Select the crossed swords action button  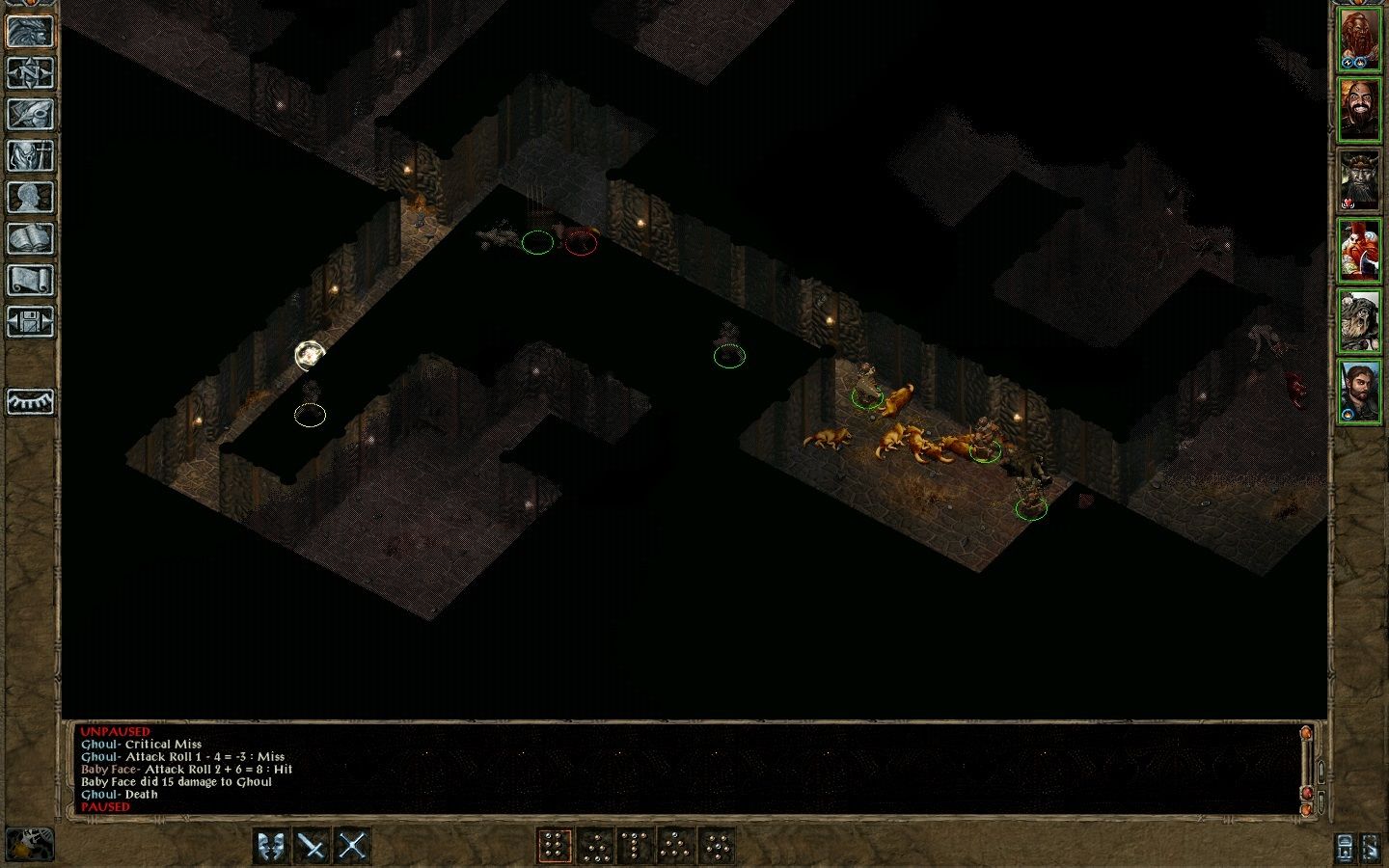[x=353, y=847]
